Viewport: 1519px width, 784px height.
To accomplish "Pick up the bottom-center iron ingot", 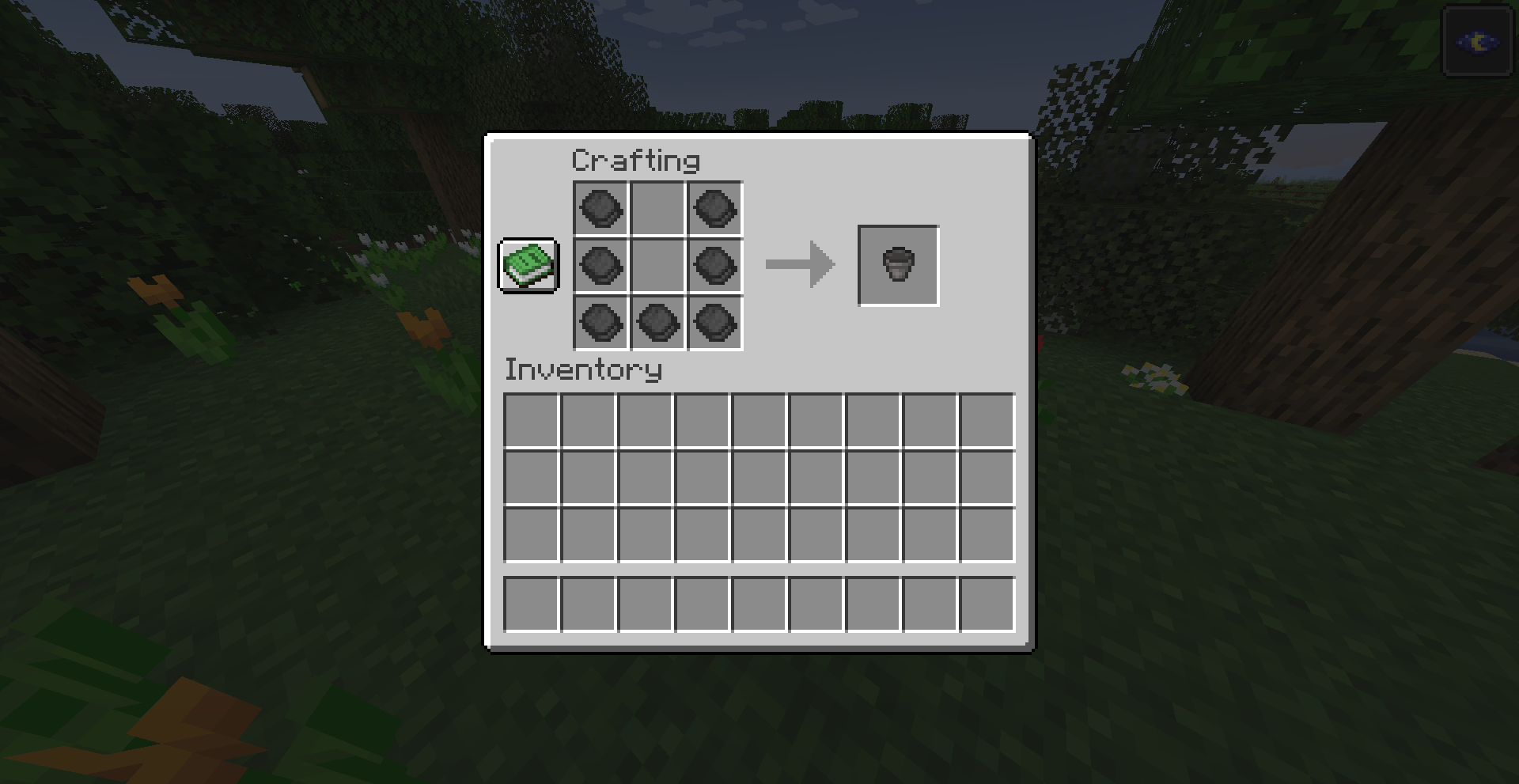I will pos(657,323).
